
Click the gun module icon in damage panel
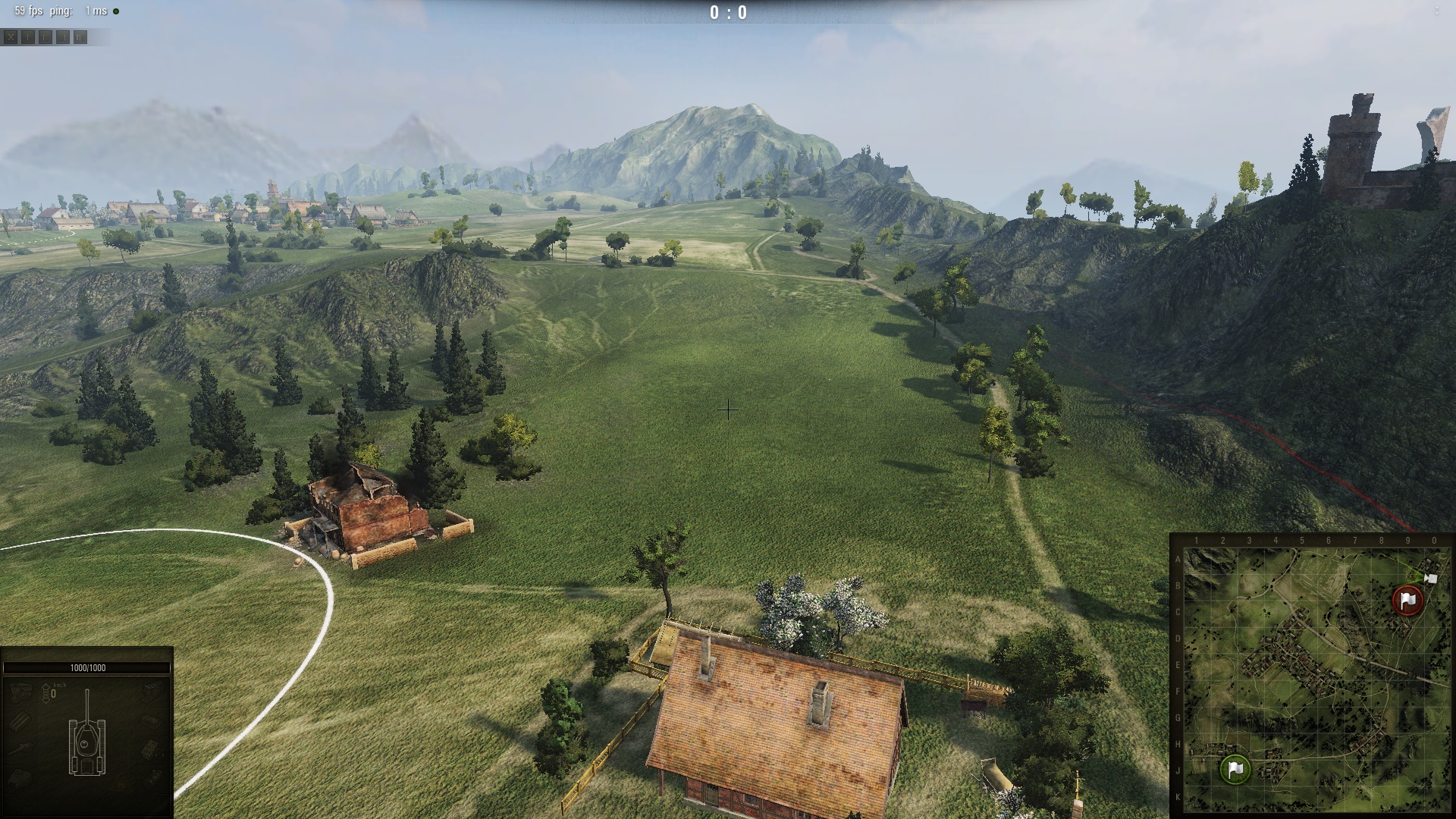pyautogui.click(x=21, y=748)
